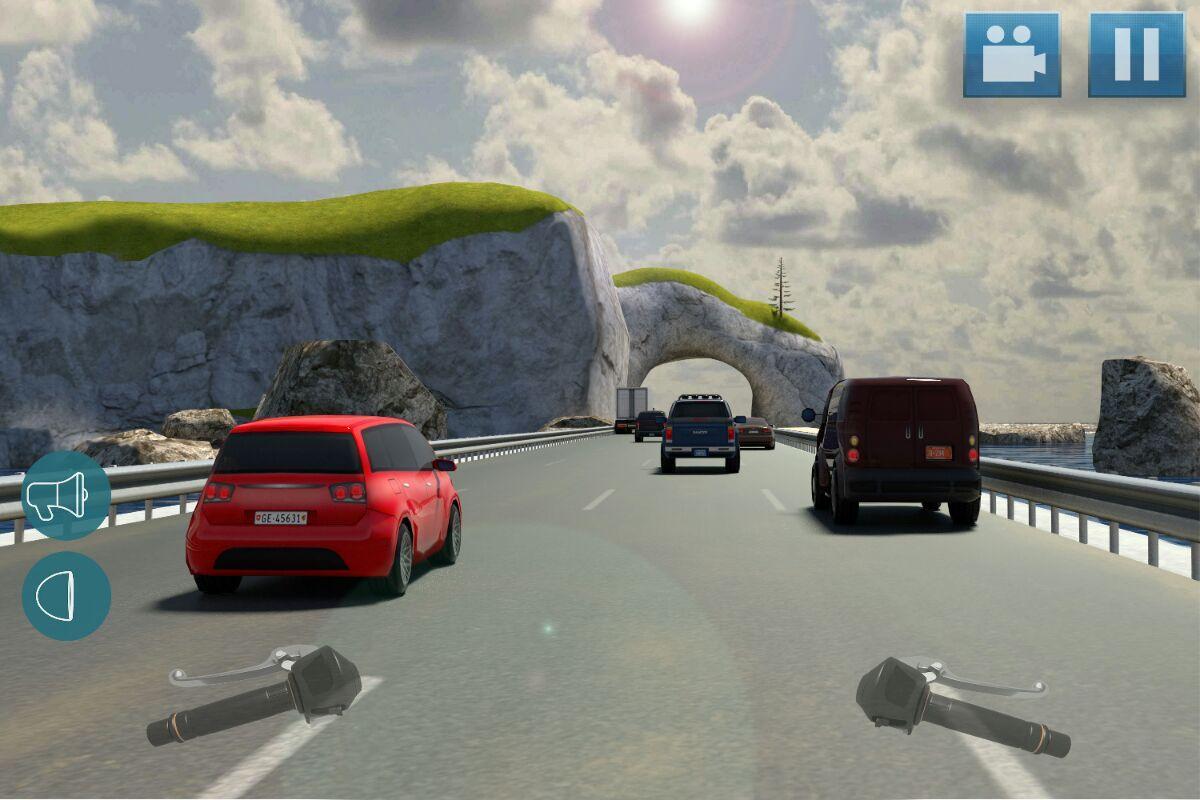Switch the camera view with the camera button
1200x800 pixels.
point(1012,55)
